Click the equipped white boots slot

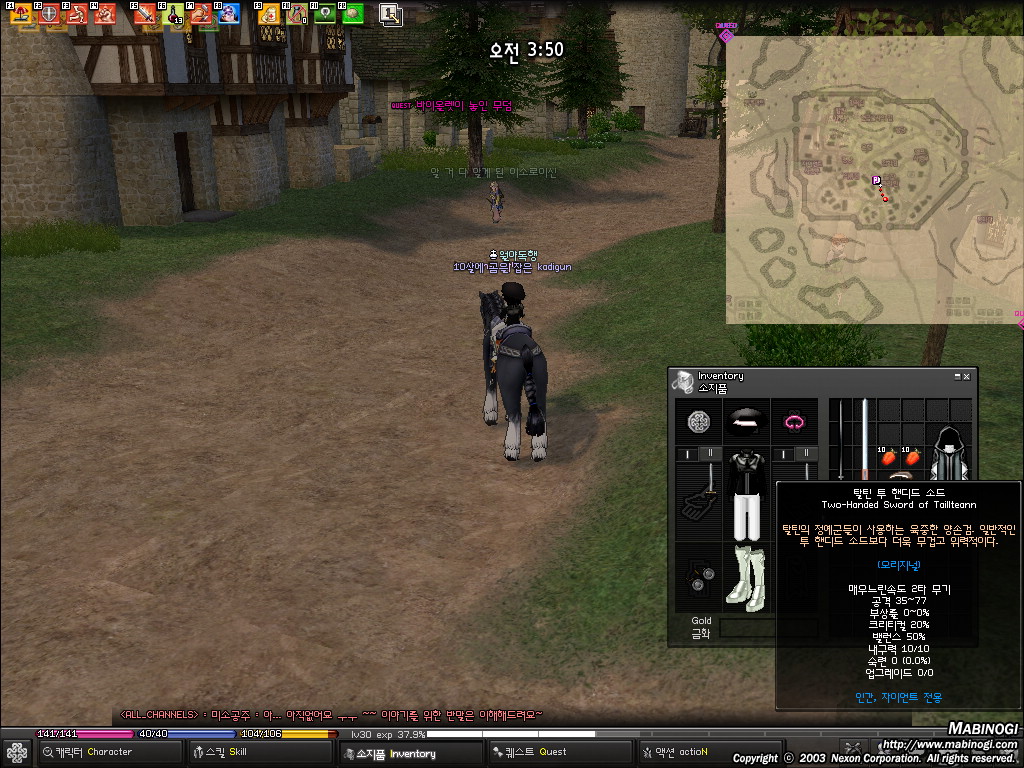746,577
